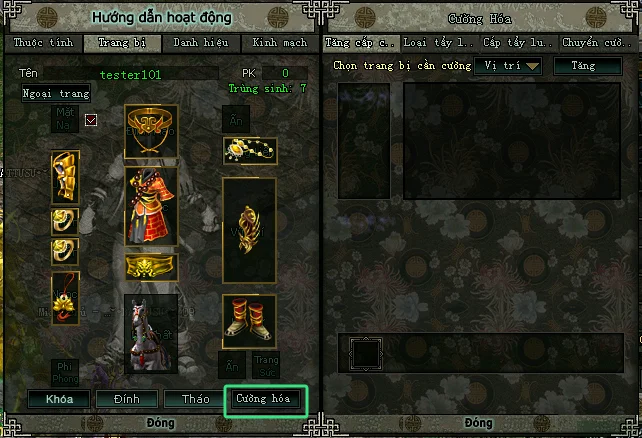Pick the gold necklace slot
The image size is (642, 438).
[x=249, y=152]
